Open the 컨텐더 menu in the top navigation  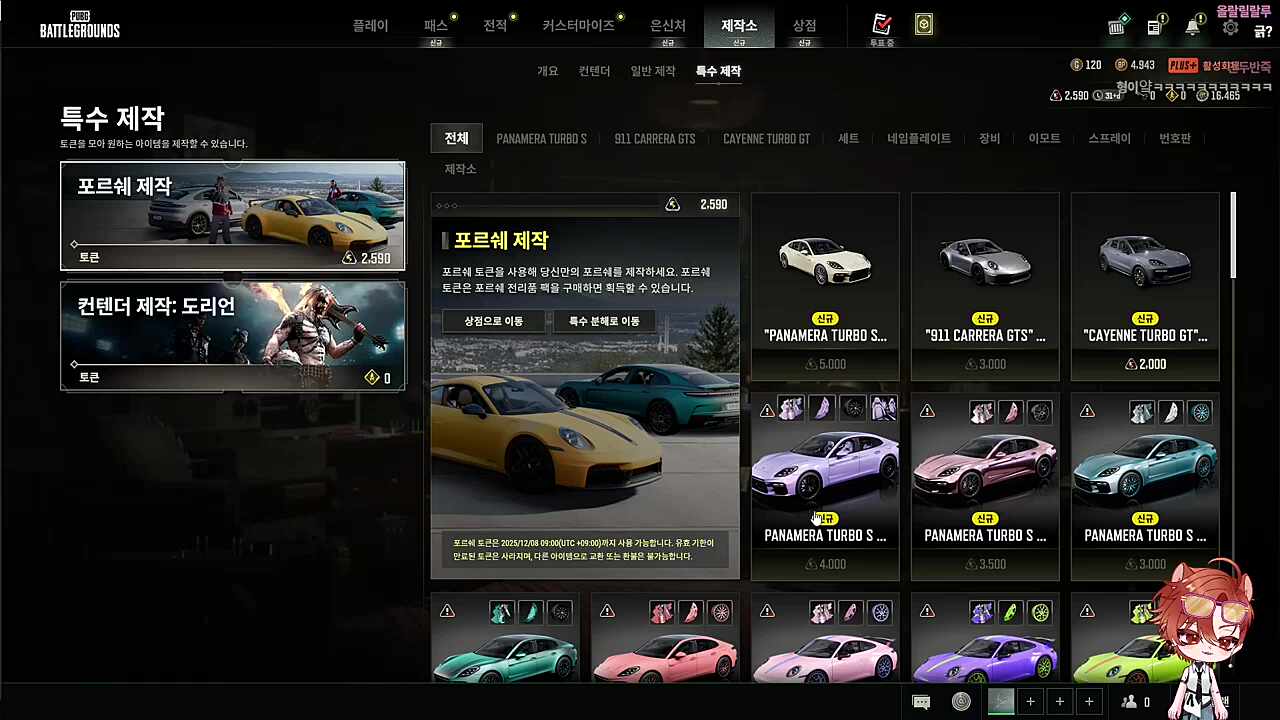(x=593, y=71)
